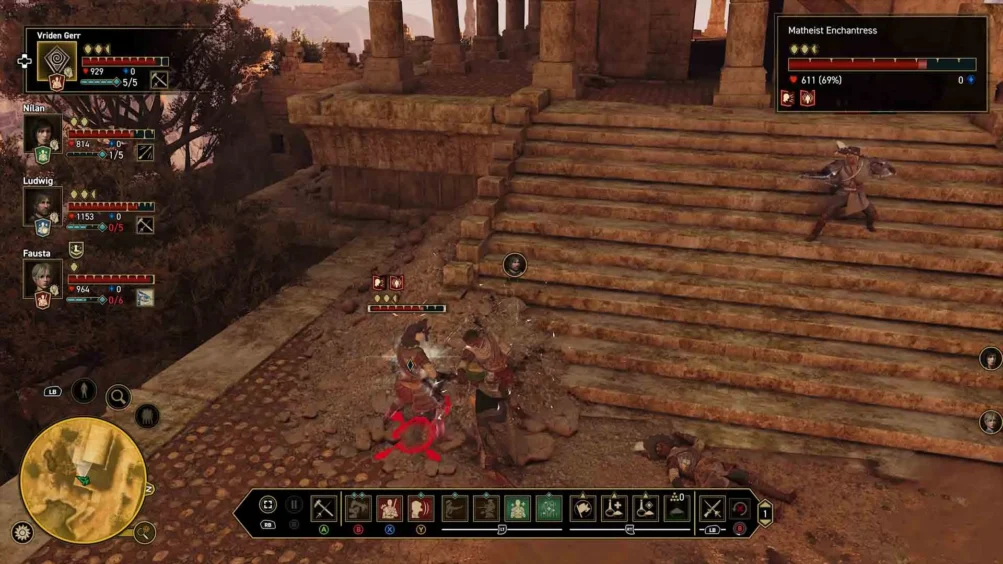The width and height of the screenshot is (1003, 564).
Task: Activate the green glowing figure ability
Action: [517, 508]
